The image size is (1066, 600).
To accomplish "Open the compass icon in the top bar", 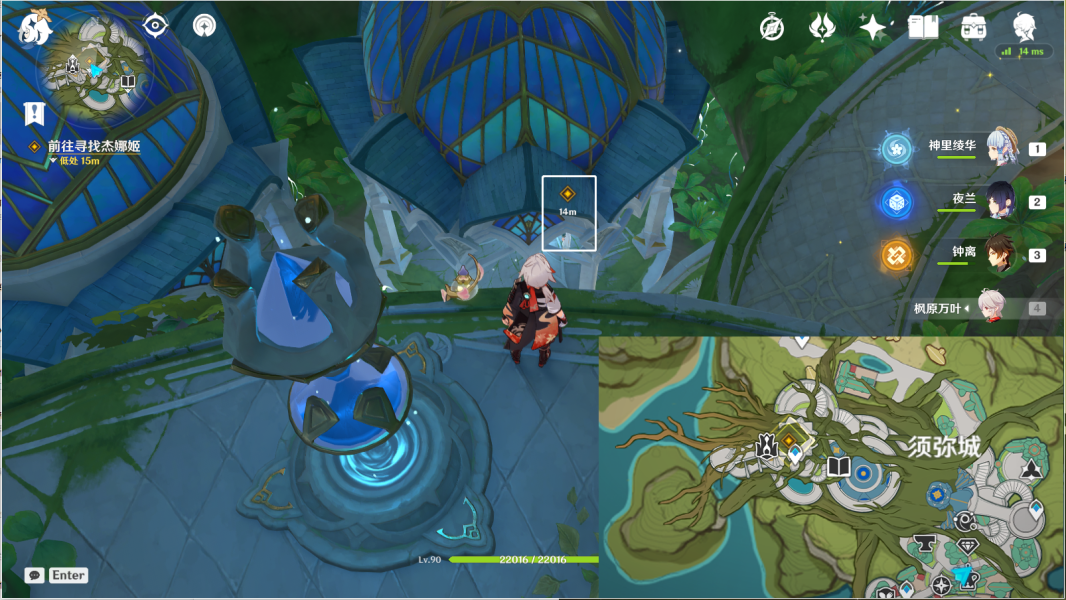I will 771,27.
